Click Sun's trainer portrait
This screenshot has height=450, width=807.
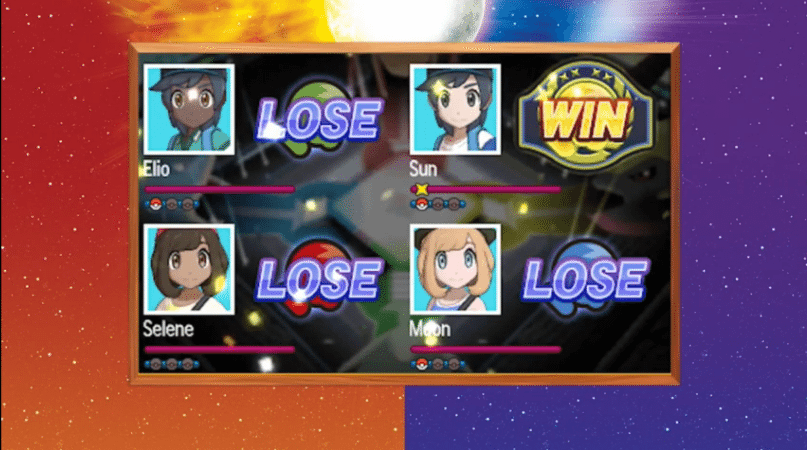[455, 109]
